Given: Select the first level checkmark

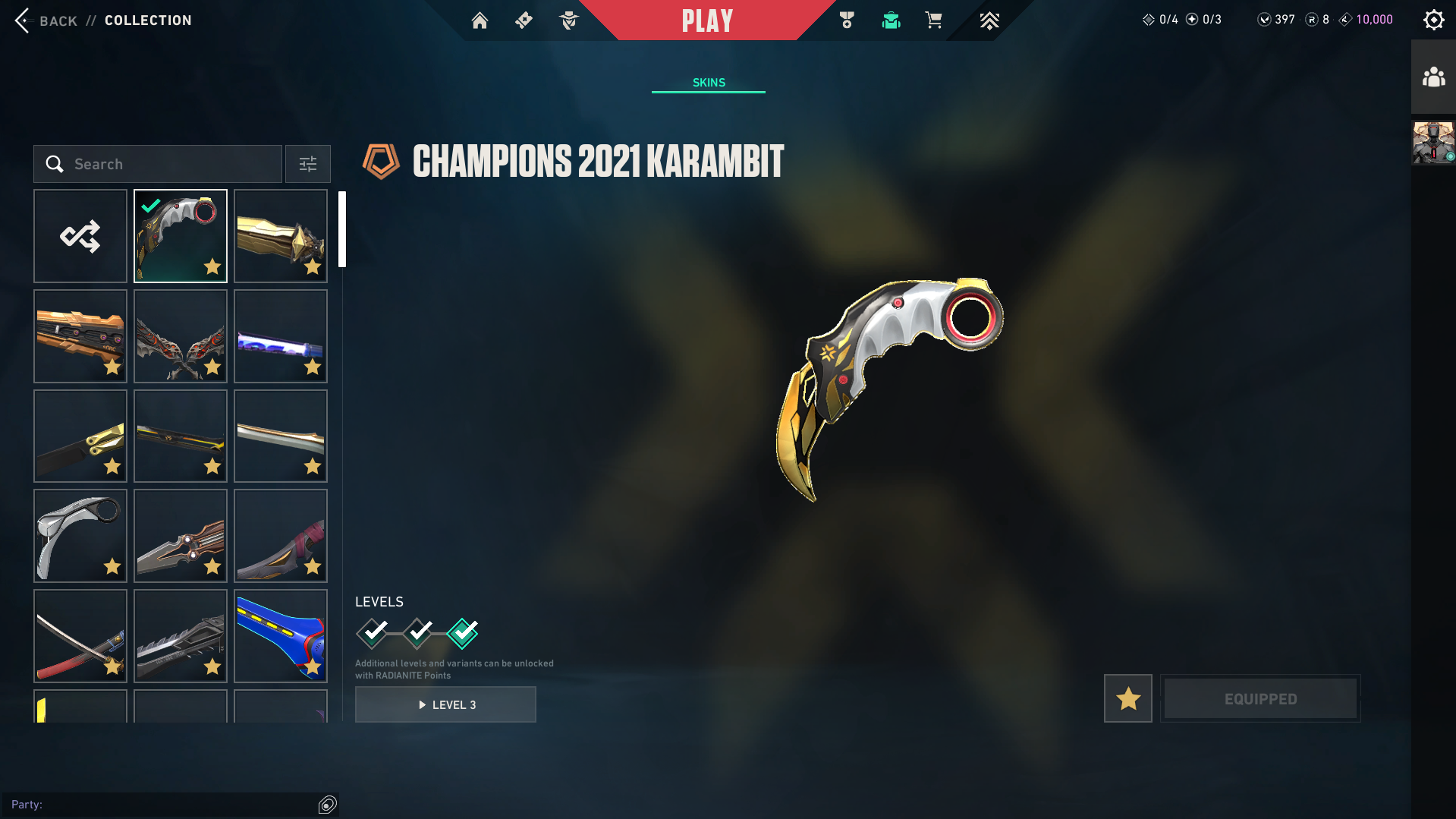Looking at the screenshot, I should (x=372, y=635).
